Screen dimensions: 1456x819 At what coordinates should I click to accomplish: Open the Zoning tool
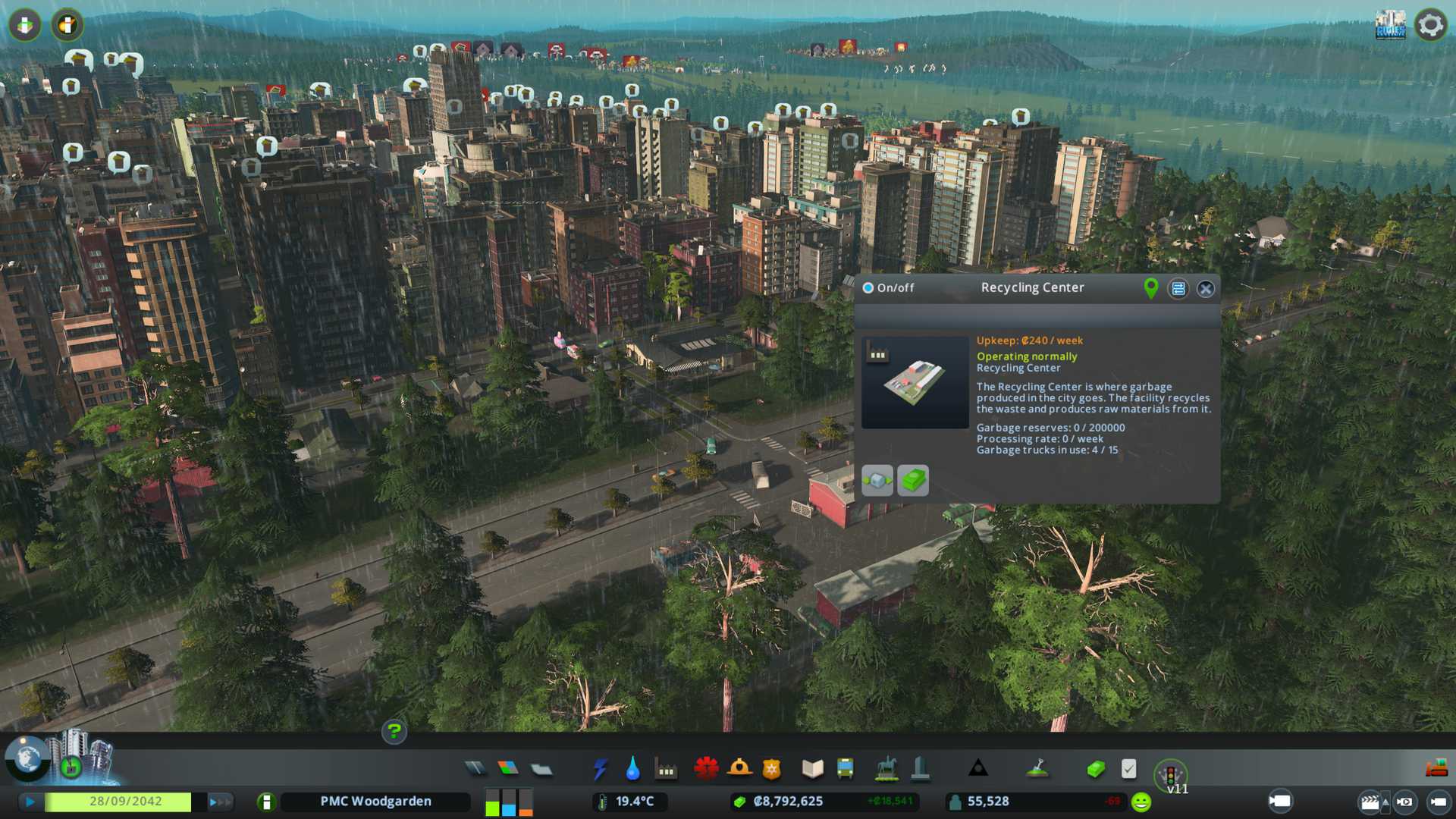coord(508,769)
